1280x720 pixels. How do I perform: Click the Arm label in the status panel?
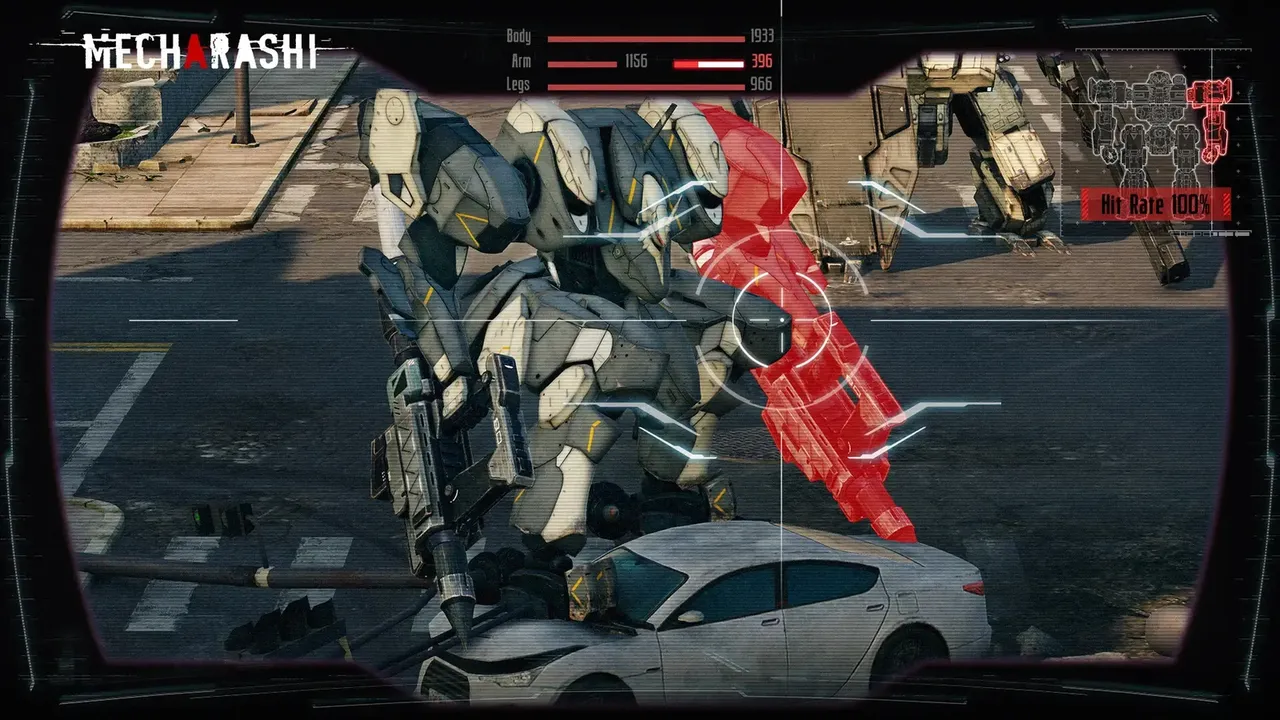[519, 61]
